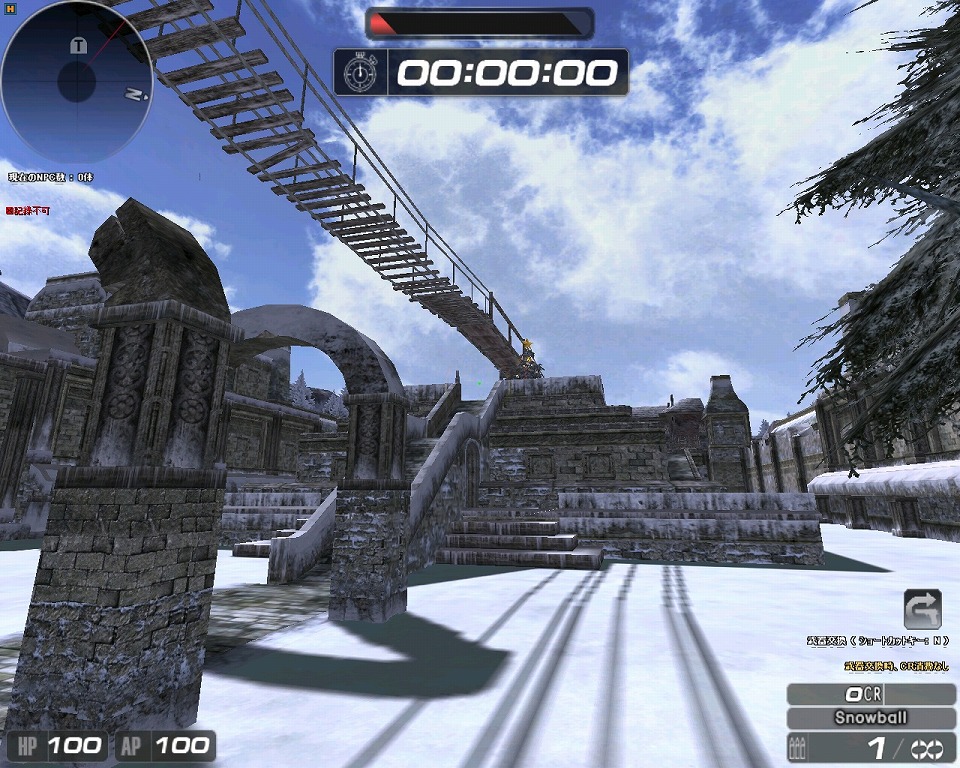Click the stopwatch icon beside the timer

point(358,72)
